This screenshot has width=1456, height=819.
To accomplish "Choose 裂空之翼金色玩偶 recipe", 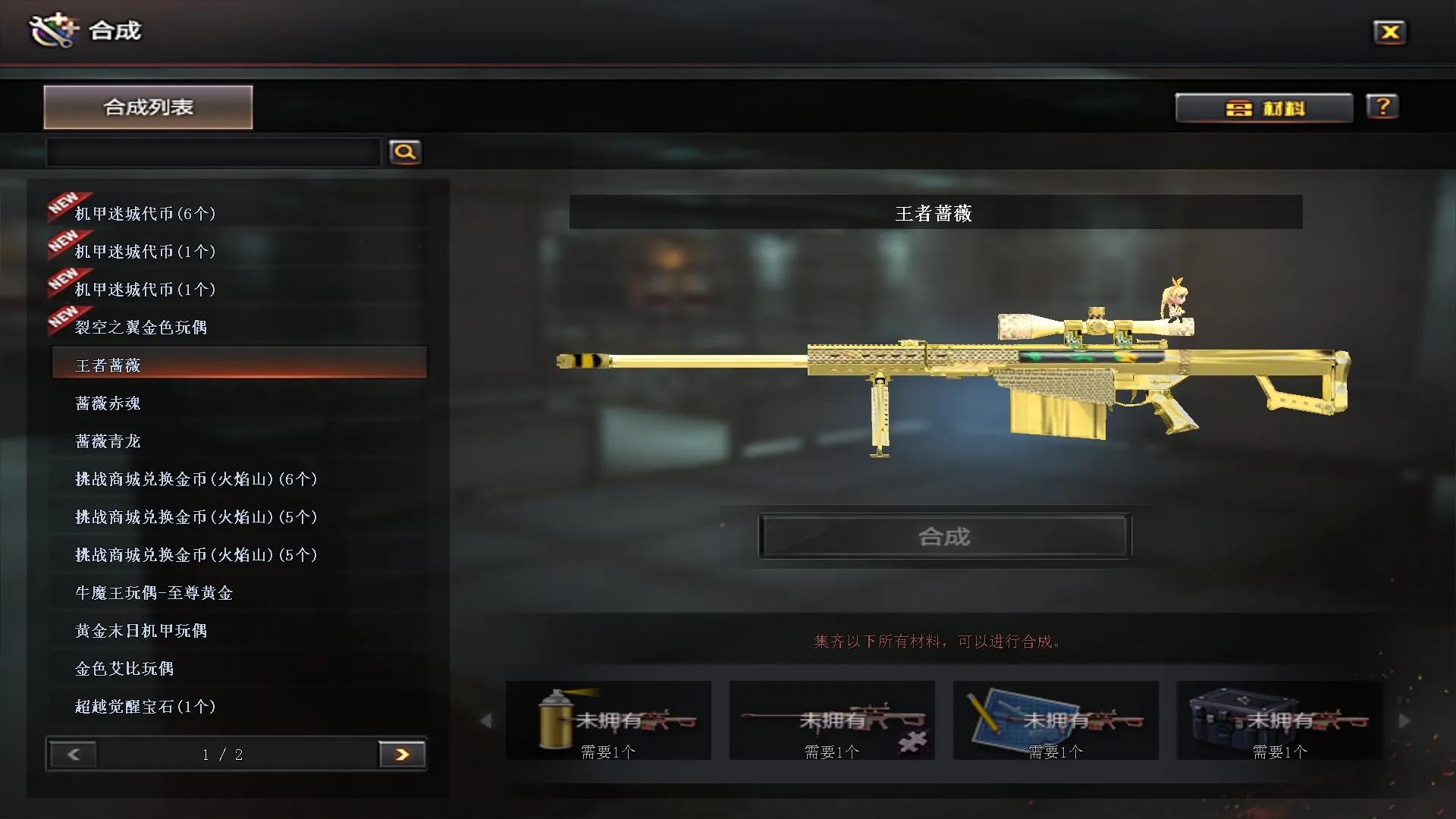I will 141,328.
